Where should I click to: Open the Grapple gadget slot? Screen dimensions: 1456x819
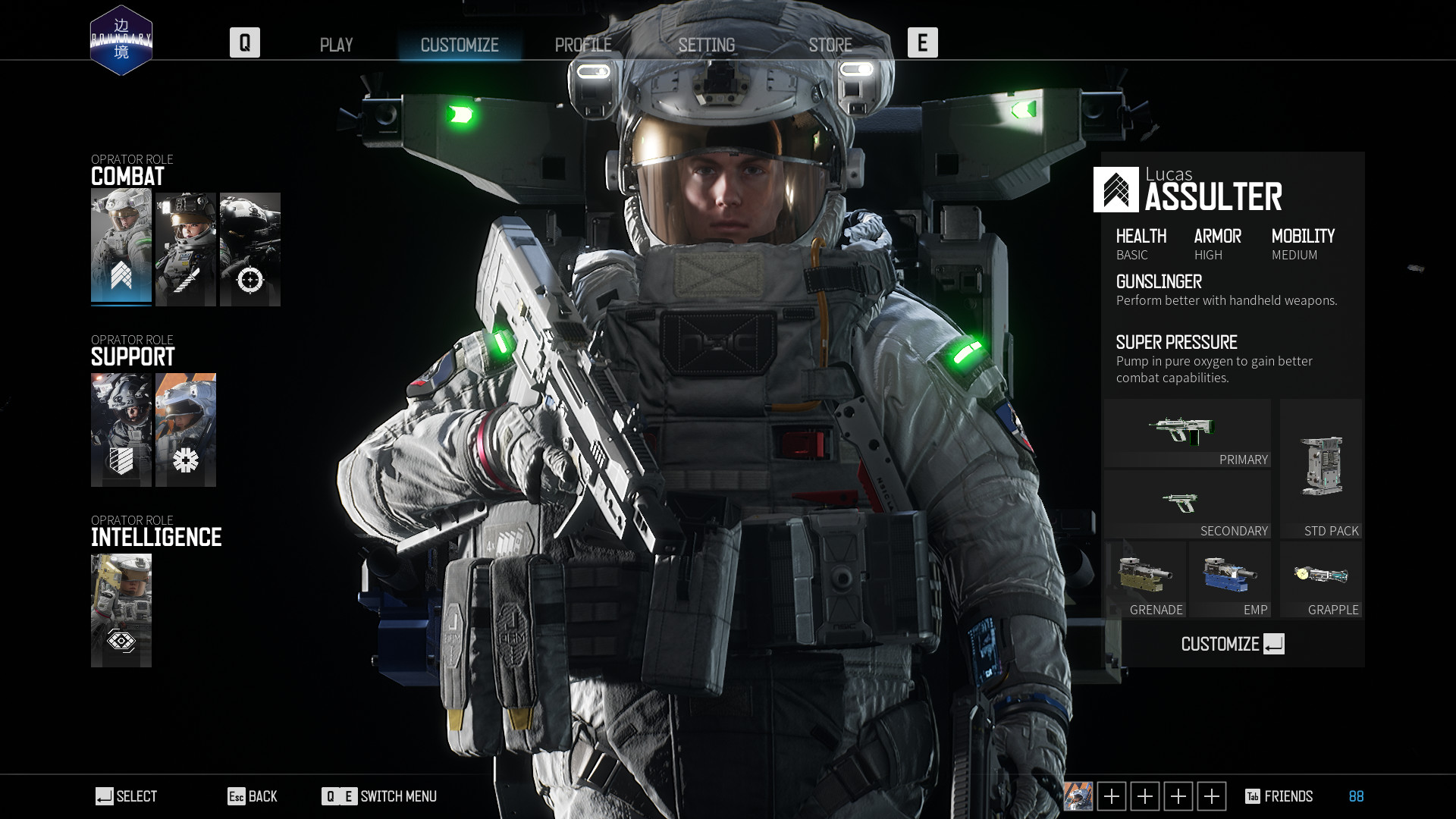pos(1320,579)
